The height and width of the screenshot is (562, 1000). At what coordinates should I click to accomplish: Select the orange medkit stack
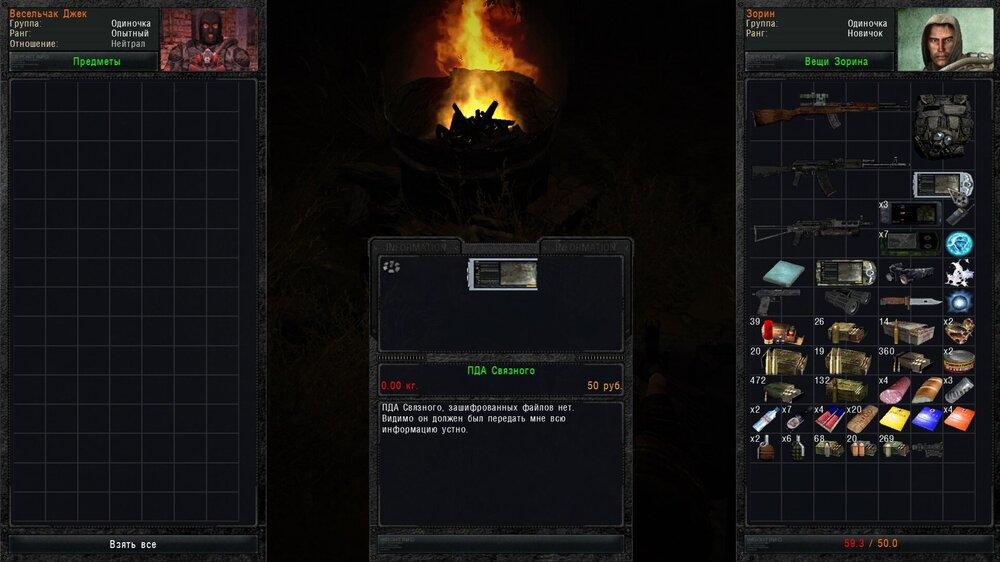(959, 418)
